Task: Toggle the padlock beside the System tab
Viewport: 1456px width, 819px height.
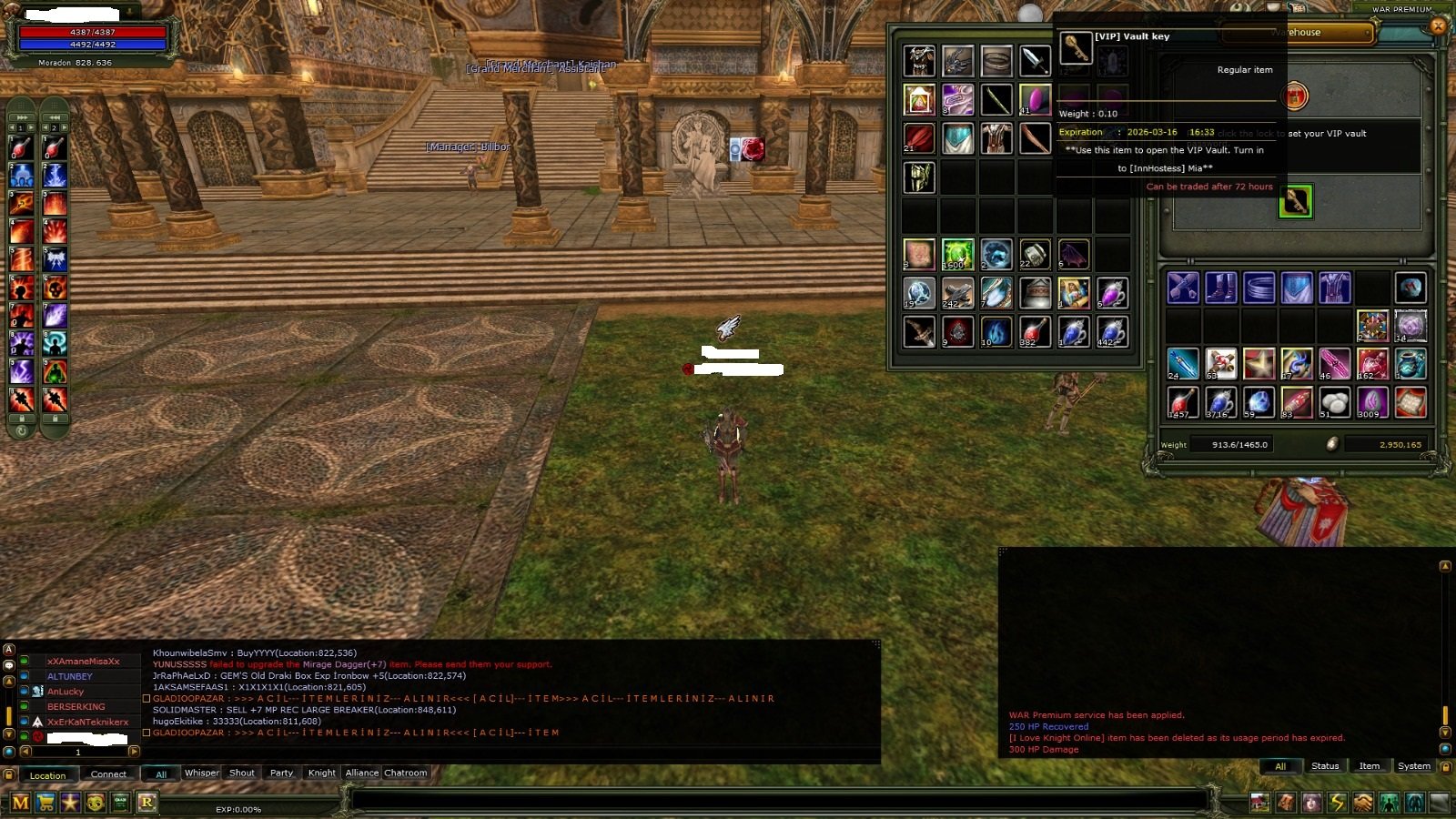Action: [1448, 766]
